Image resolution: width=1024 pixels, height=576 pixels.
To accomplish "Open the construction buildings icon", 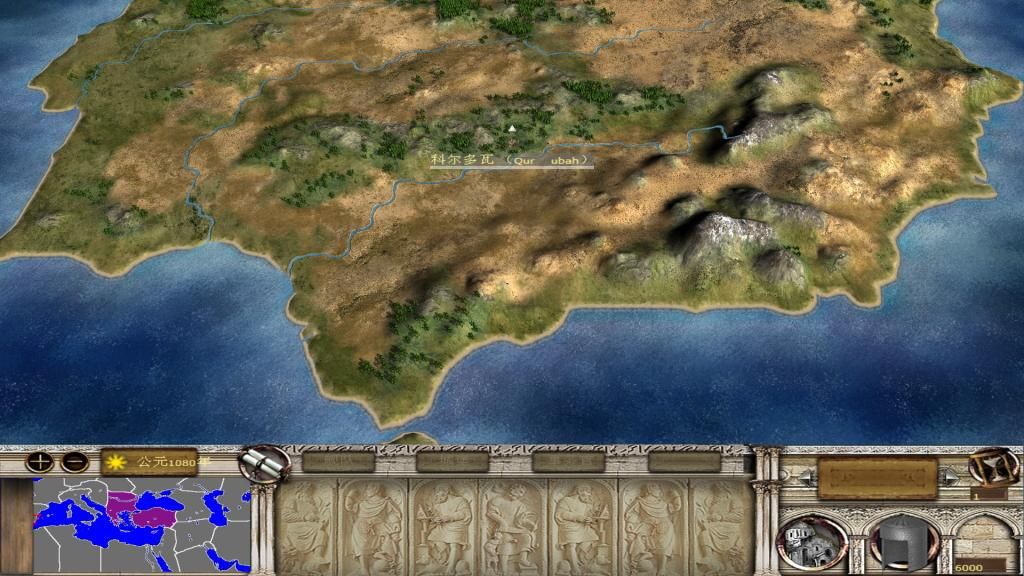I will (811, 541).
